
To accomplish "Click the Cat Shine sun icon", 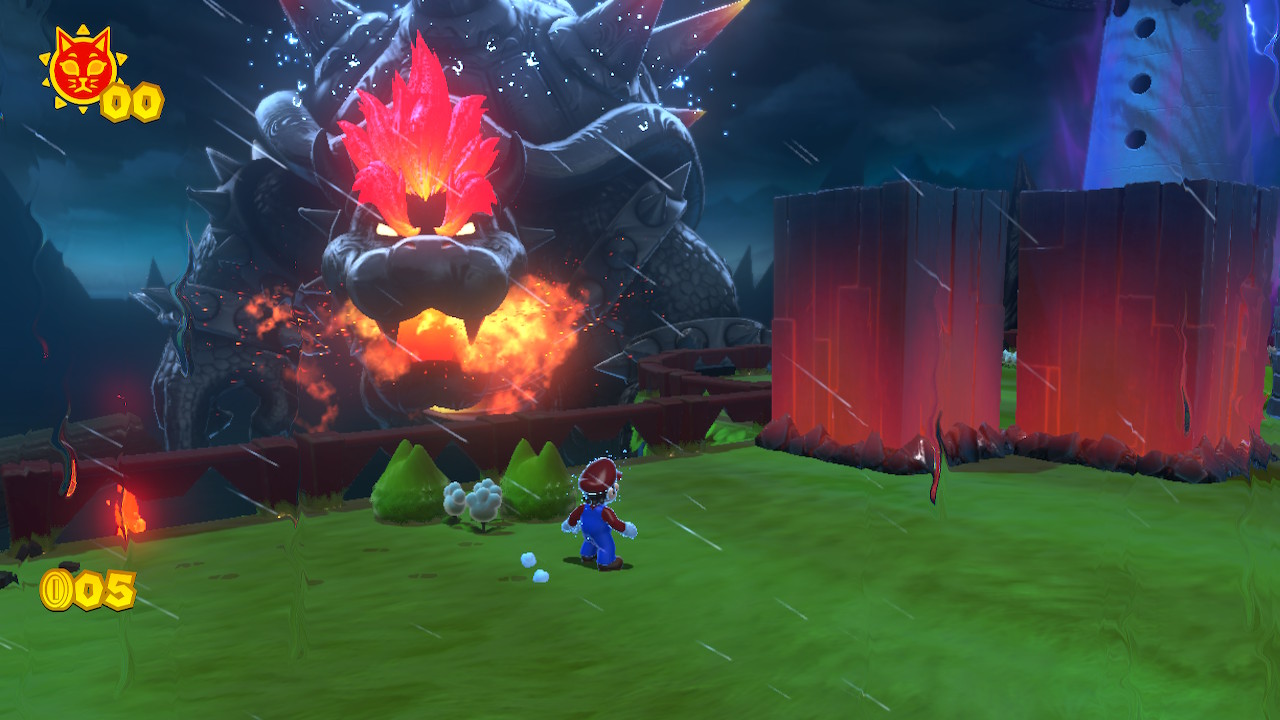I will coord(80,68).
